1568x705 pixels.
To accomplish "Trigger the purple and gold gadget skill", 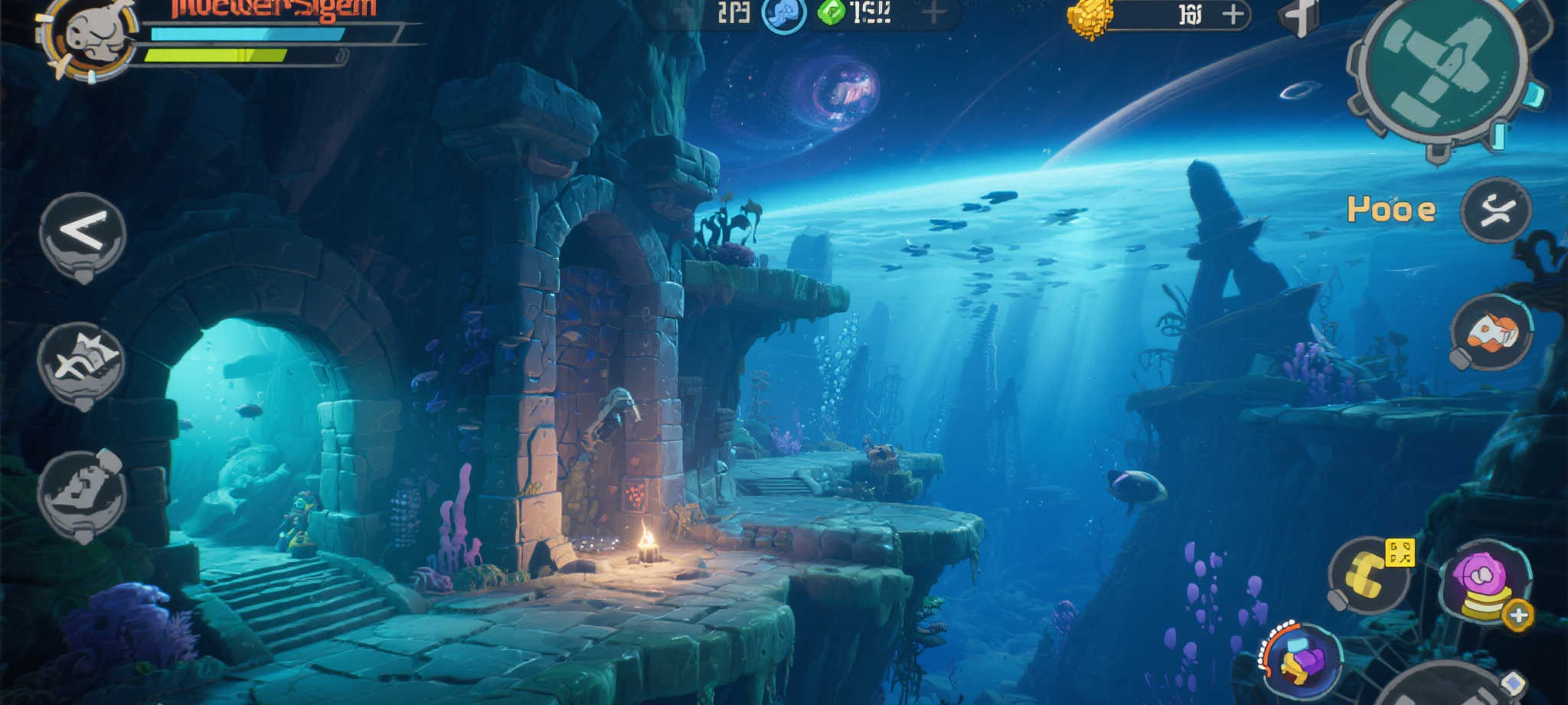I will (1302, 660).
